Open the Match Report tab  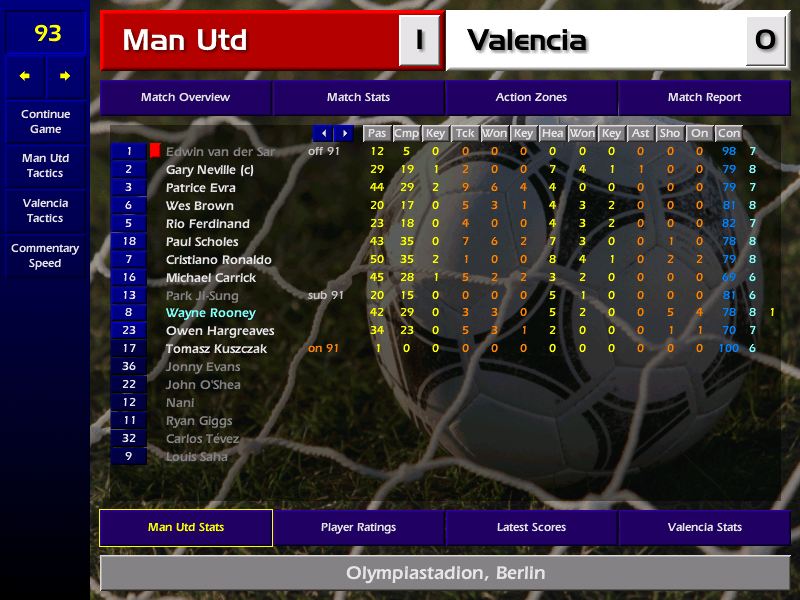[704, 98]
